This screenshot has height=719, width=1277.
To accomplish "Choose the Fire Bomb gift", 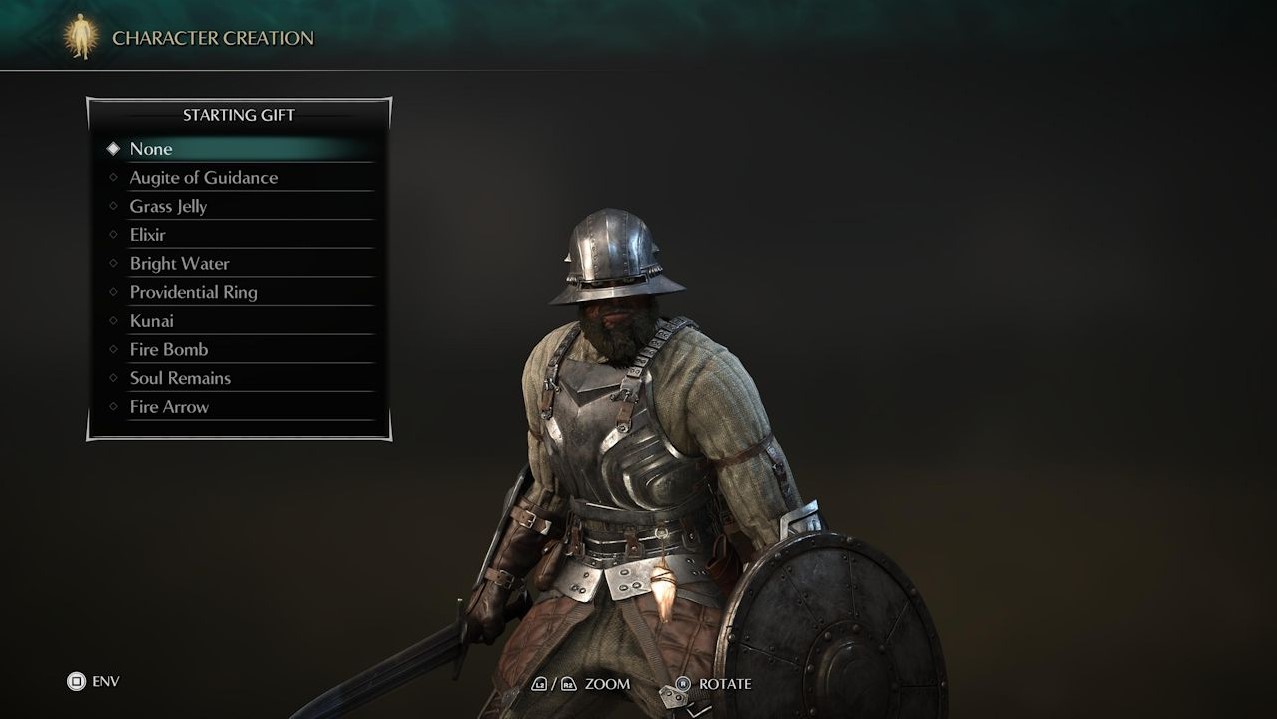I will click(168, 350).
